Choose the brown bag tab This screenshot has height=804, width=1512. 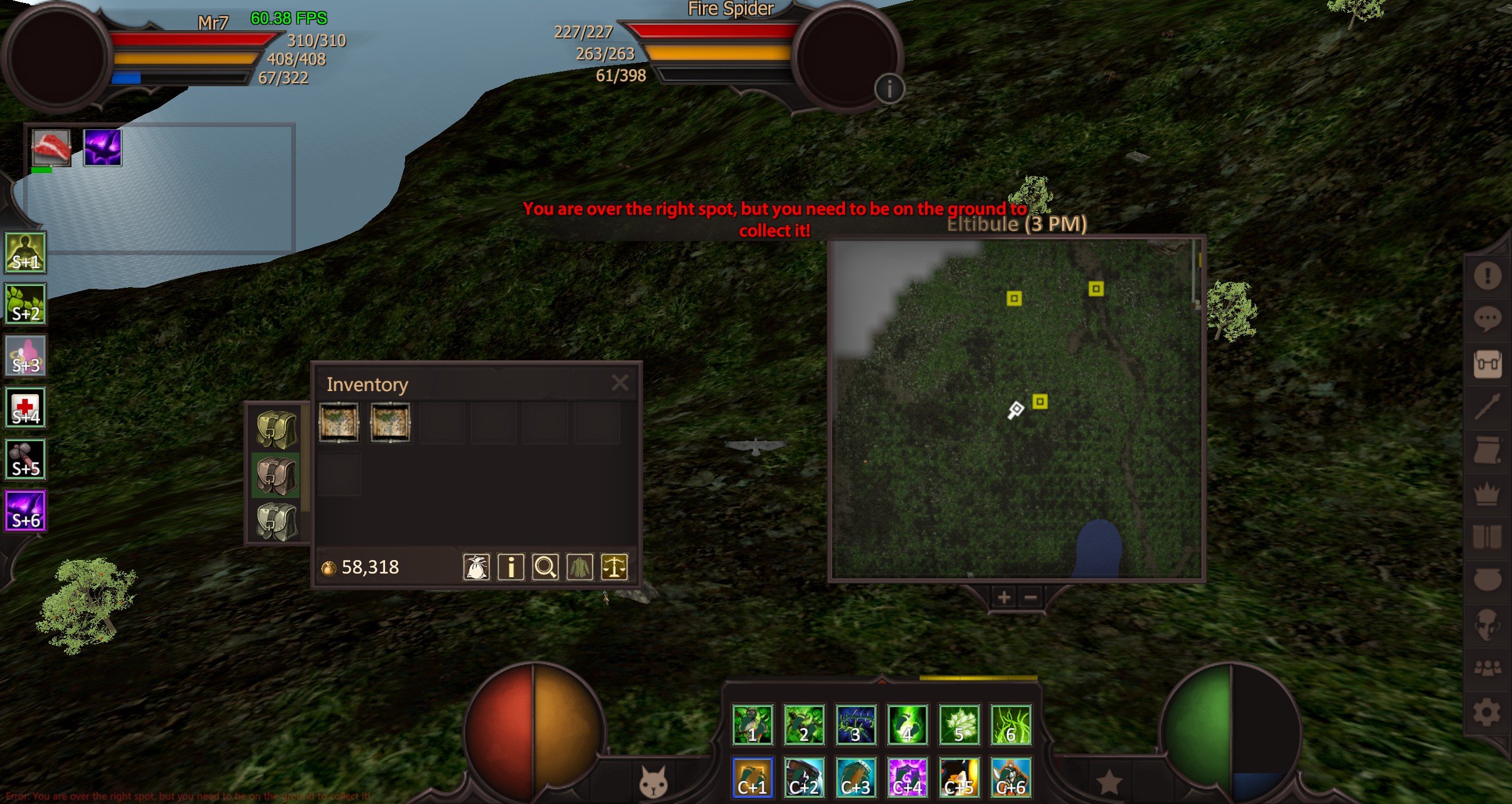[276, 476]
